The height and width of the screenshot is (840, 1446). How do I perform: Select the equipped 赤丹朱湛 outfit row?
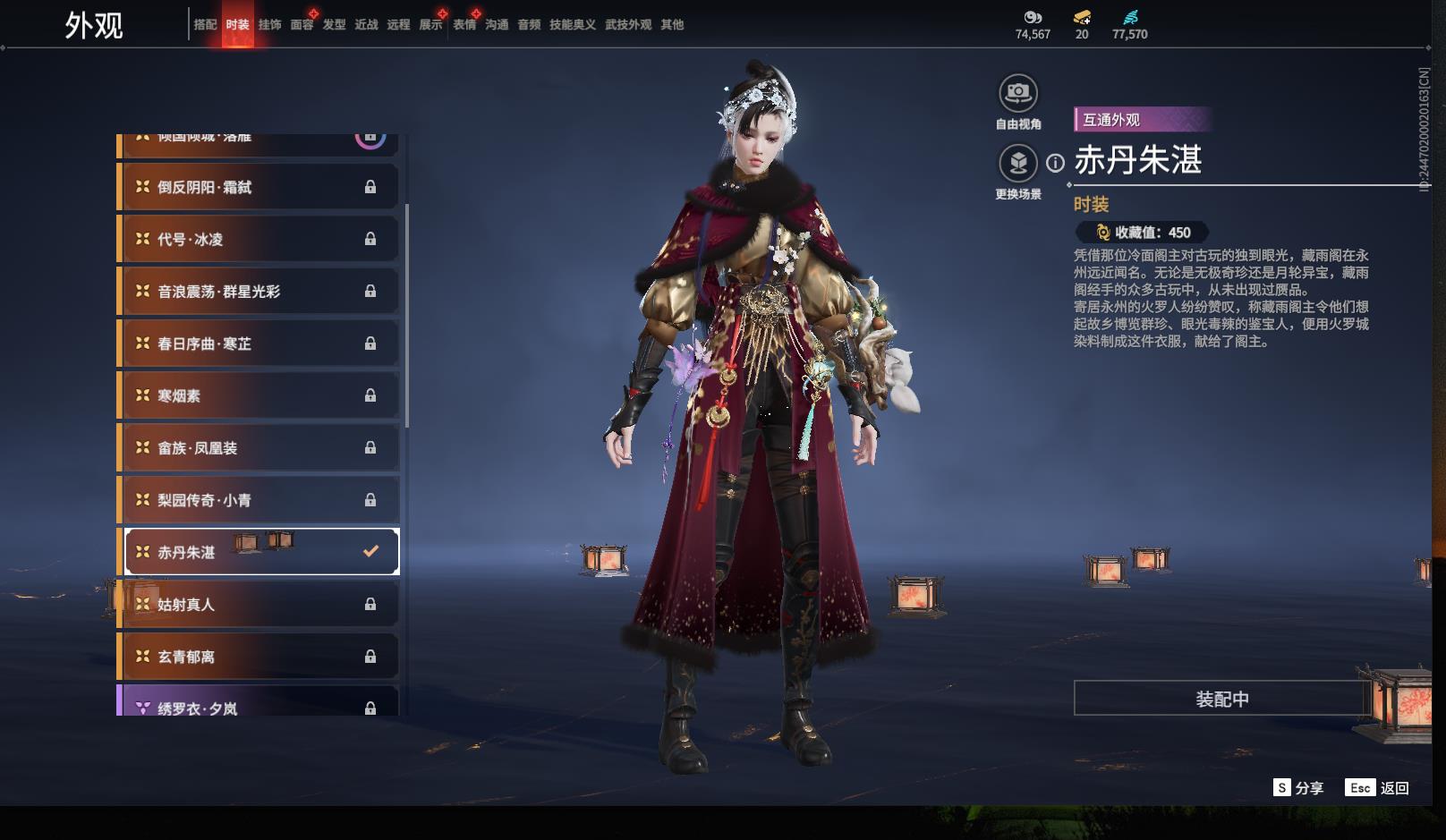pos(258,552)
